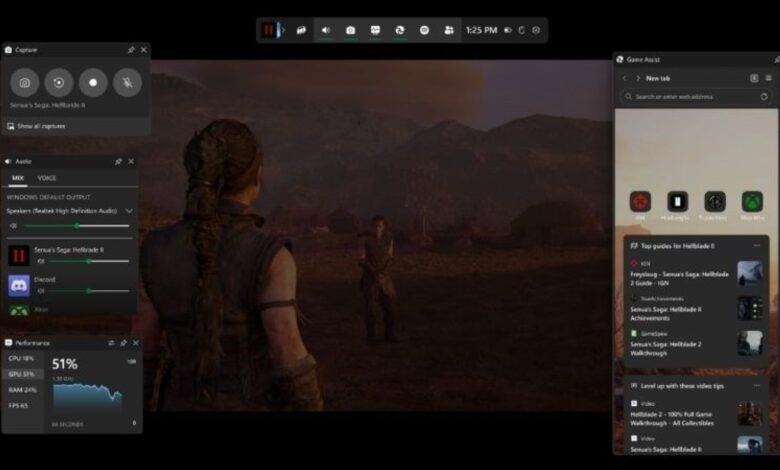Open Show all captures in the Capture widget
The image size is (780, 470).
tap(39, 126)
